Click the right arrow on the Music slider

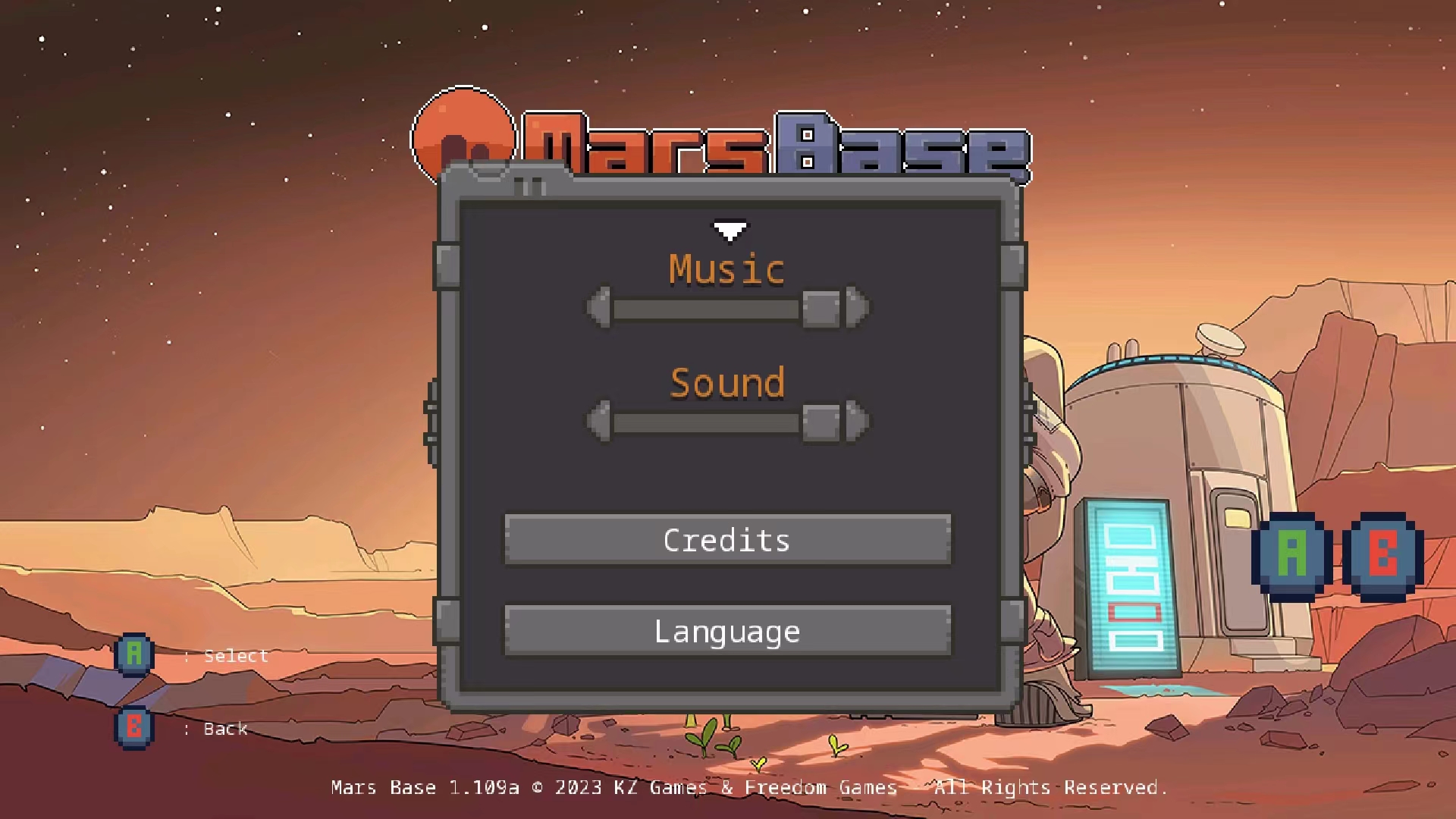(x=855, y=308)
